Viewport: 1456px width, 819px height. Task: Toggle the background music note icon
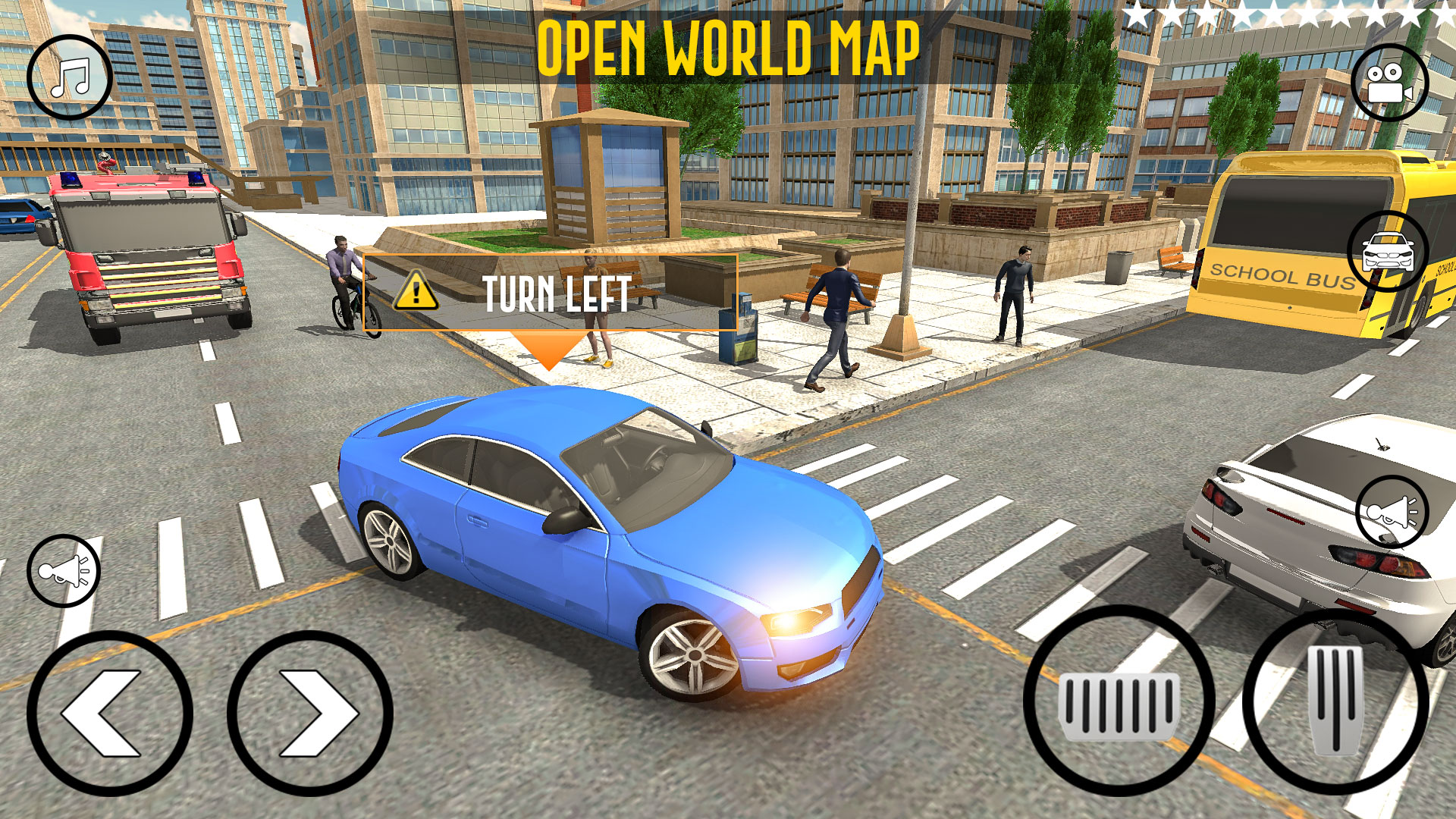click(x=68, y=76)
